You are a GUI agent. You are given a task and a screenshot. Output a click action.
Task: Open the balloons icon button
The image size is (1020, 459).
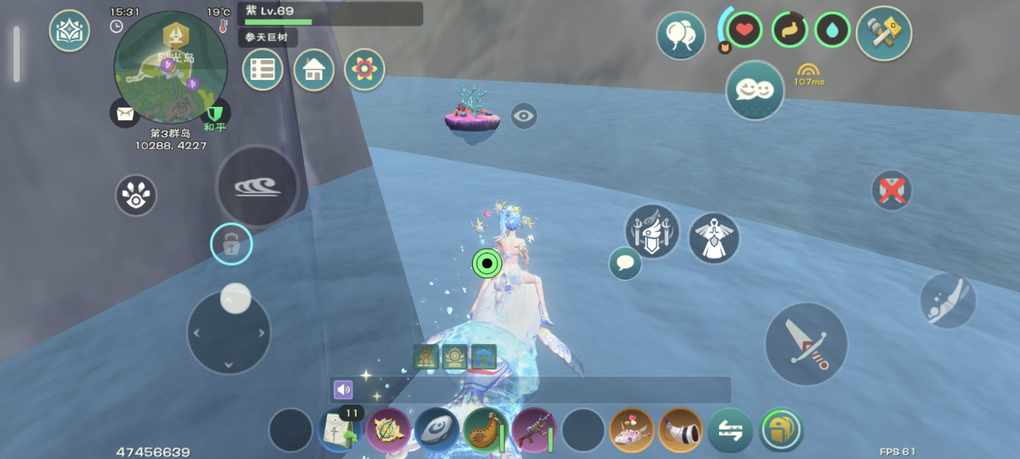(680, 37)
